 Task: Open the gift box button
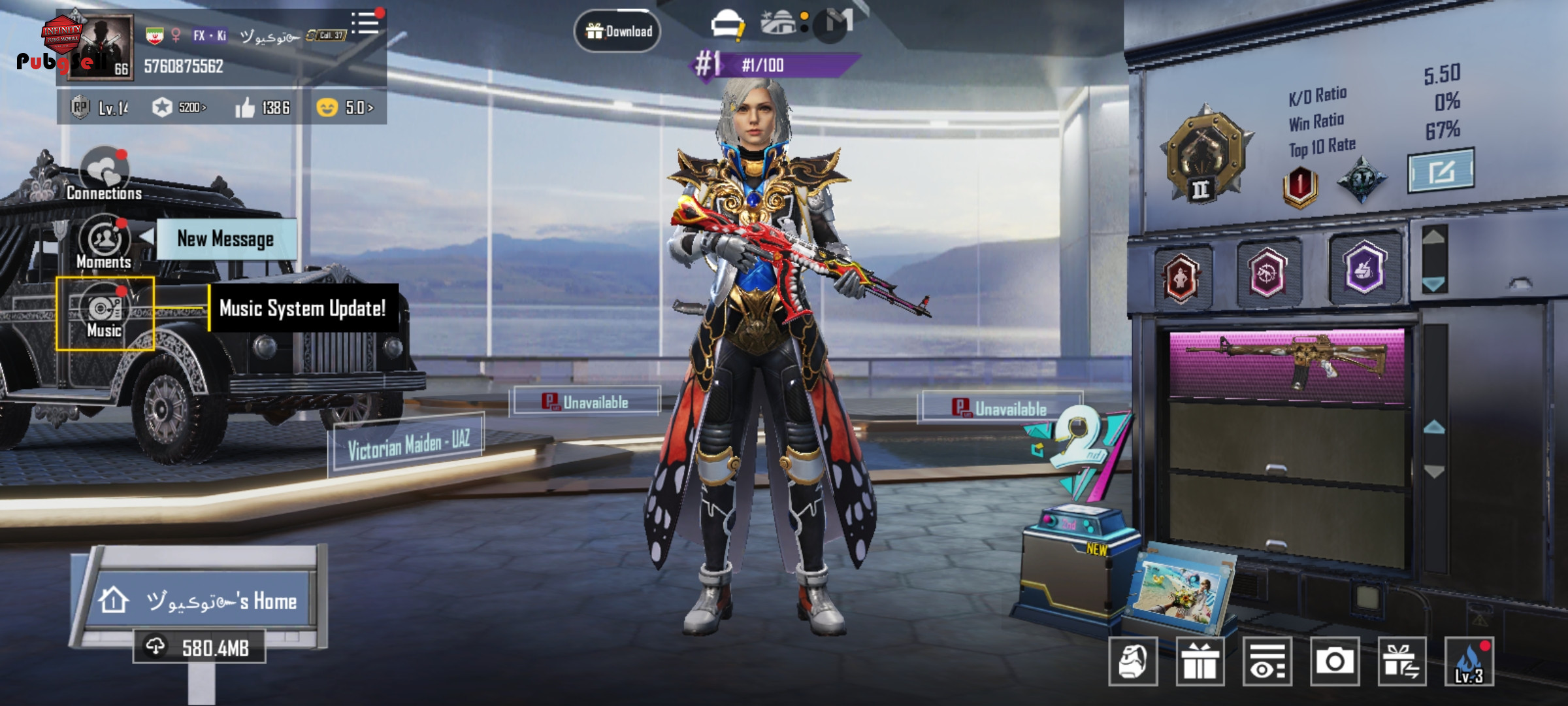coord(1200,662)
